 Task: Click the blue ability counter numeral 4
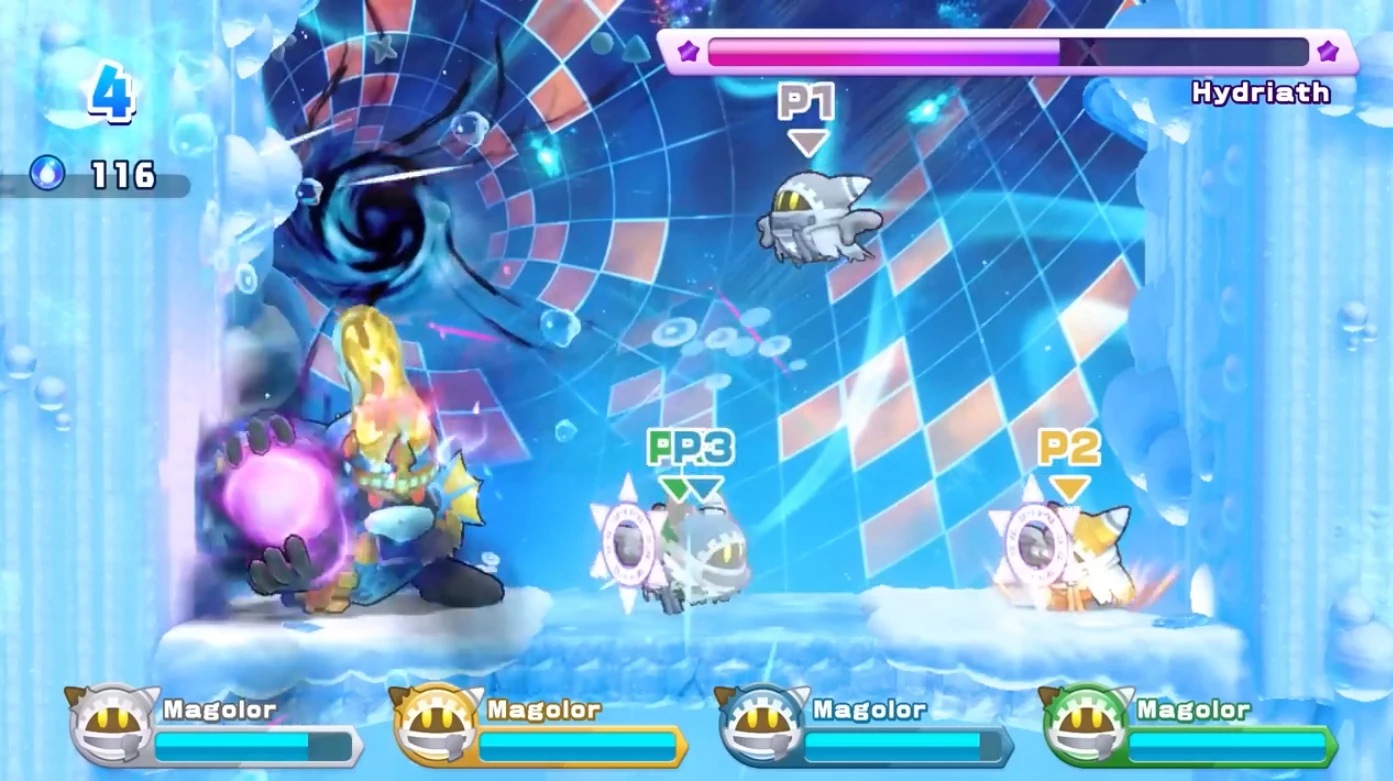[110, 95]
